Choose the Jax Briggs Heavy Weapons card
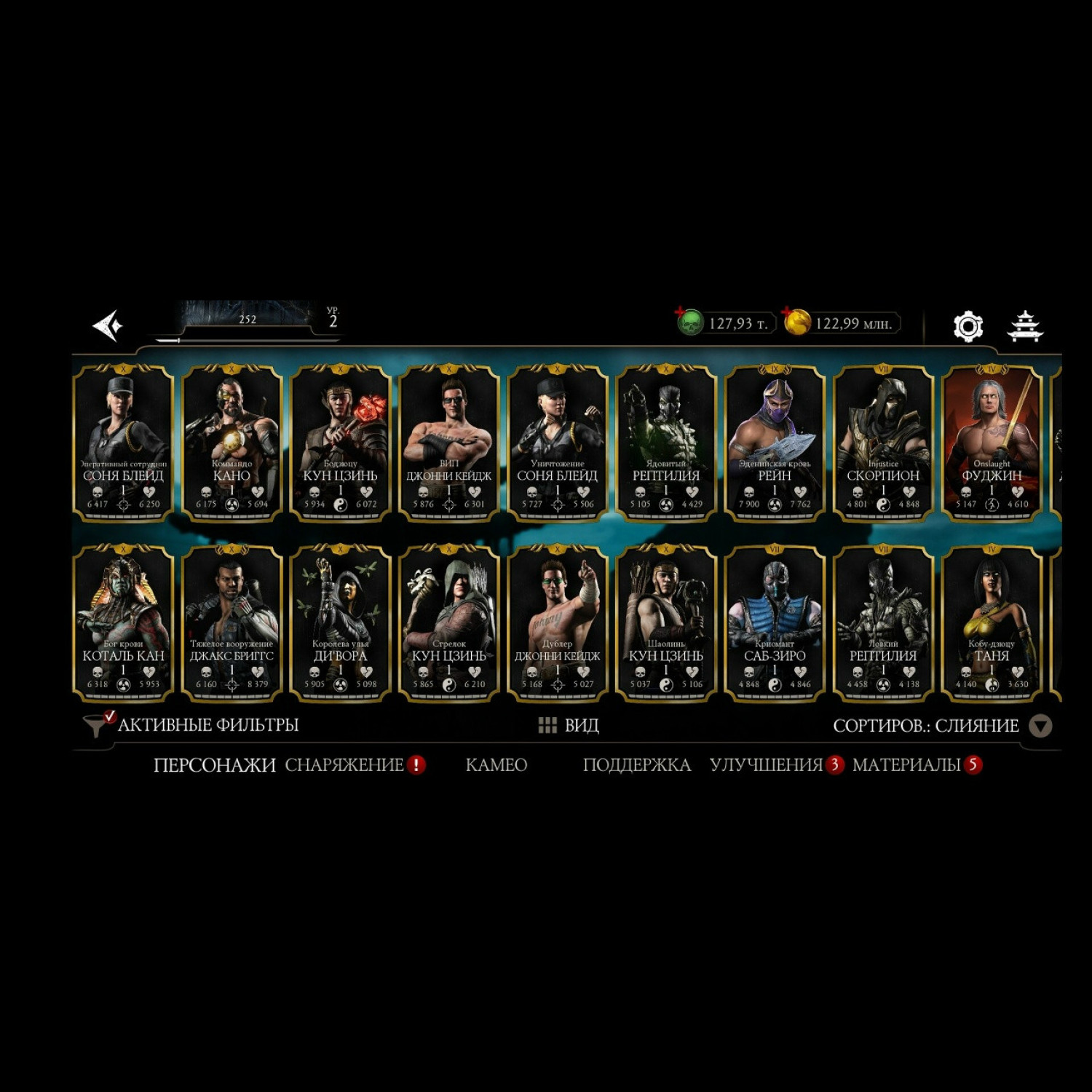This screenshot has height=1092, width=1092. point(232,623)
